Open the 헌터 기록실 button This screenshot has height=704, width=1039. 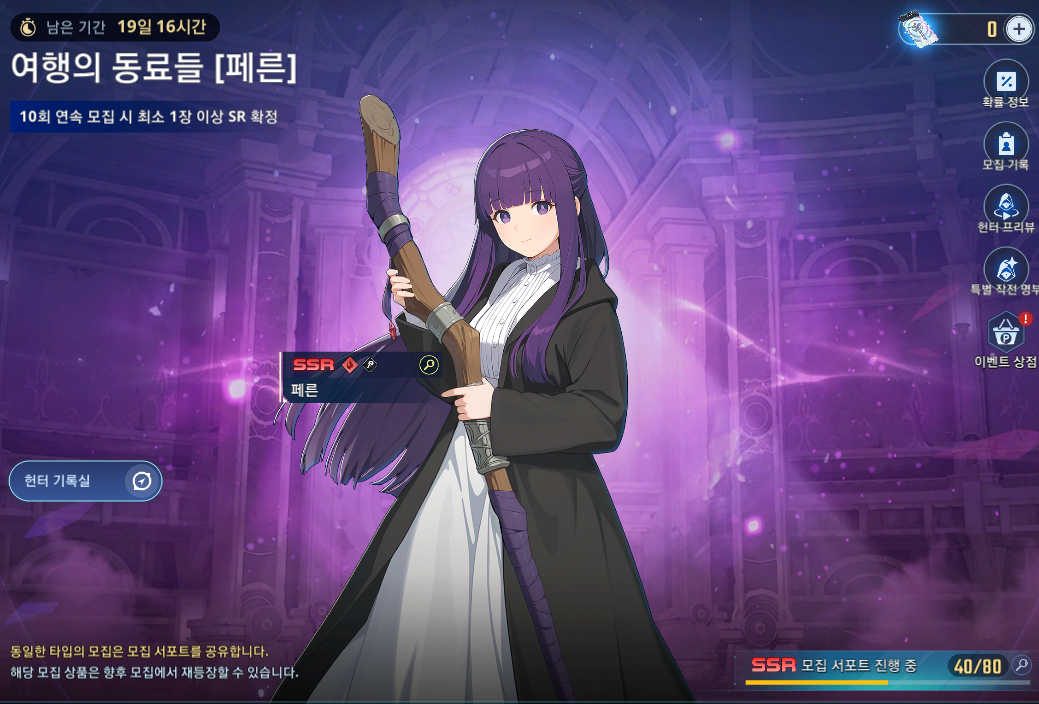click(x=85, y=481)
